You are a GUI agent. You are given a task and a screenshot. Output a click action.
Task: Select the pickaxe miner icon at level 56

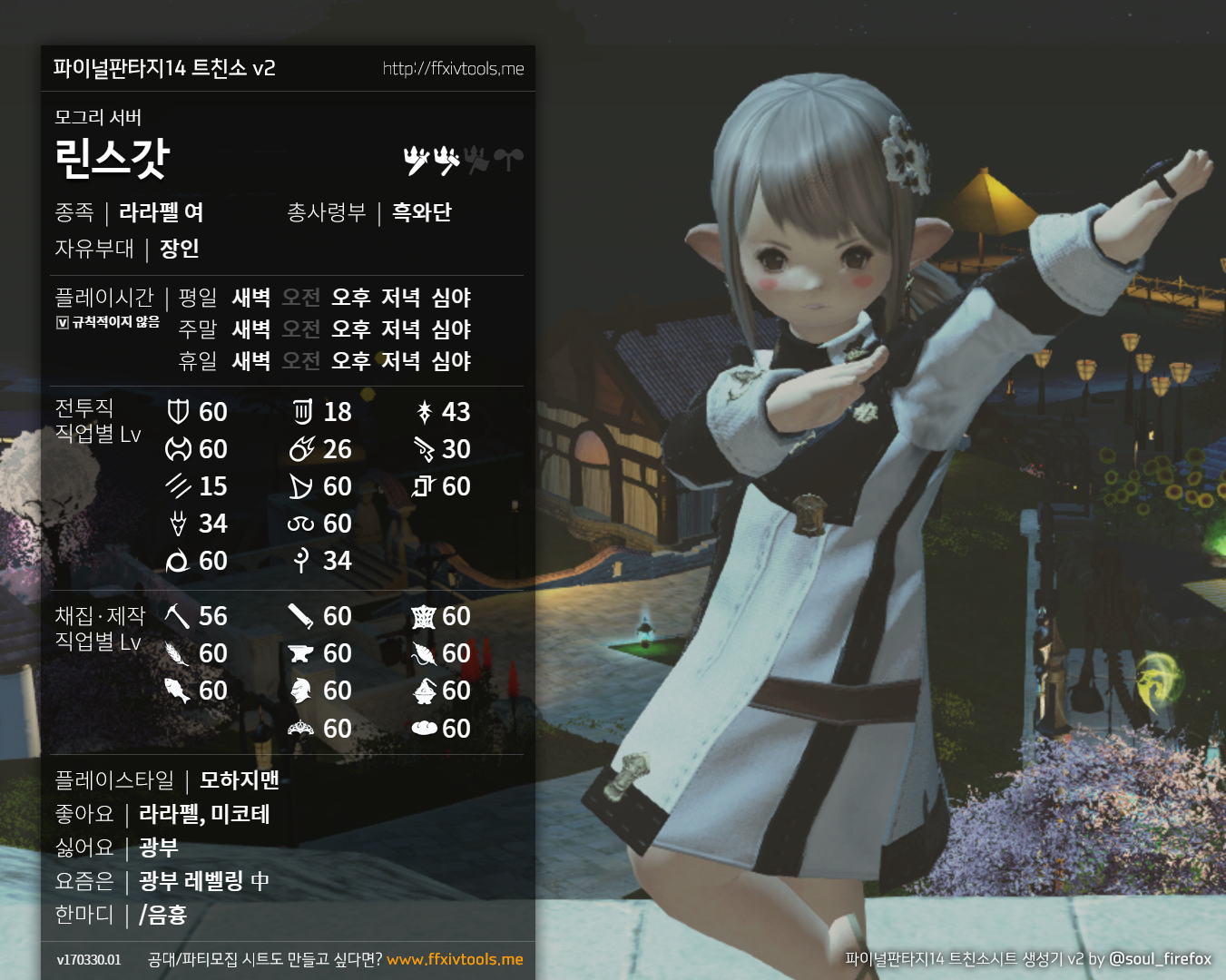(x=177, y=616)
